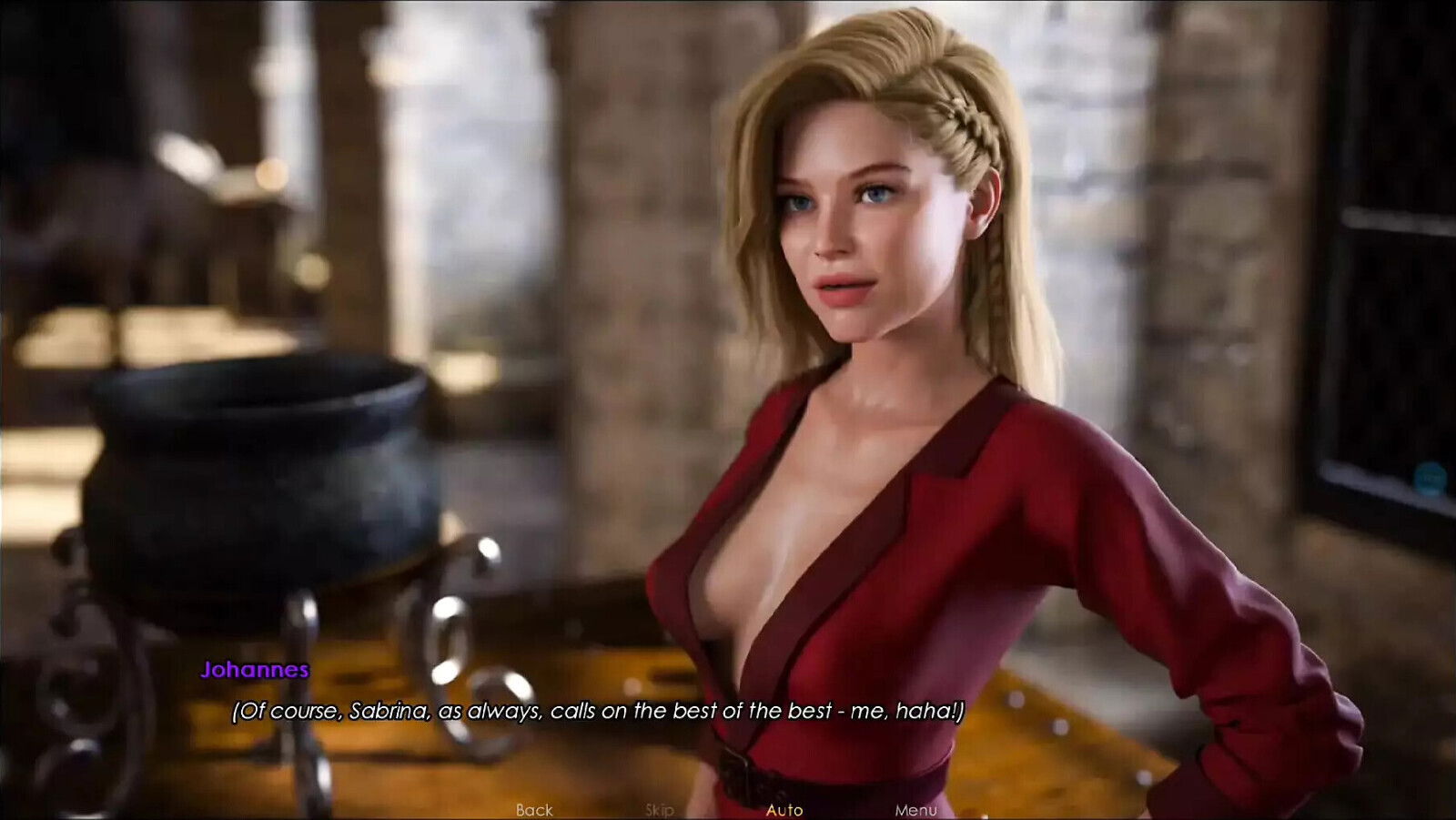Go back to the previous dialogue line

(534, 809)
